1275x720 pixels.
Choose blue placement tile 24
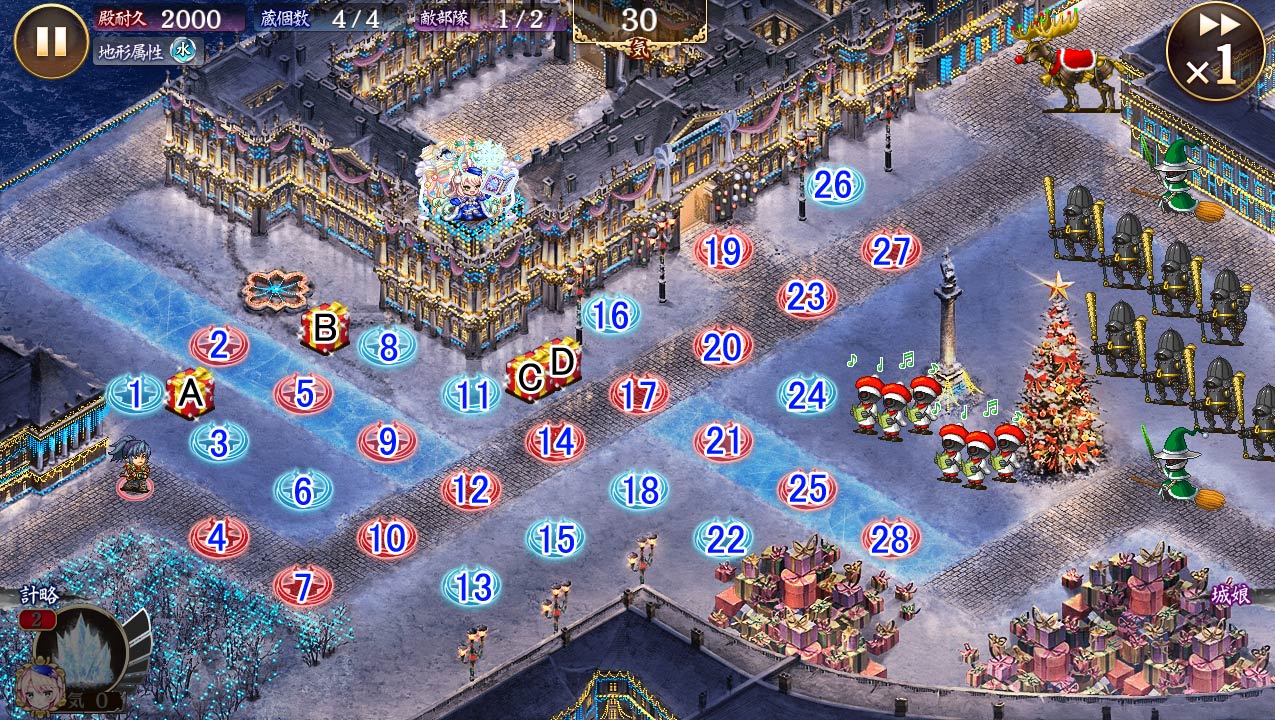coord(807,394)
